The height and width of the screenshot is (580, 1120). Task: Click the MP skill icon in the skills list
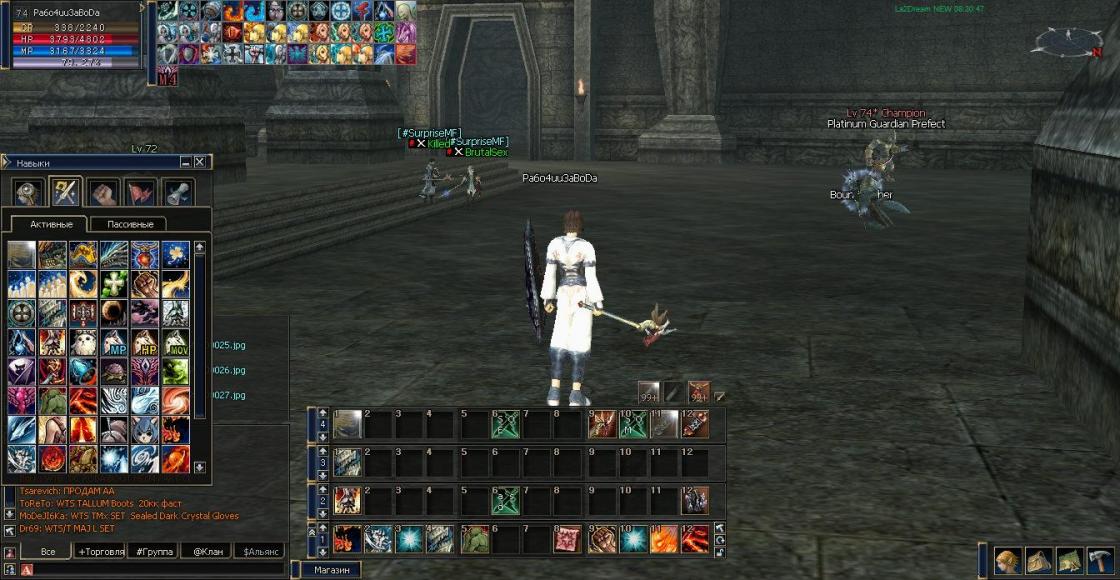pos(114,342)
